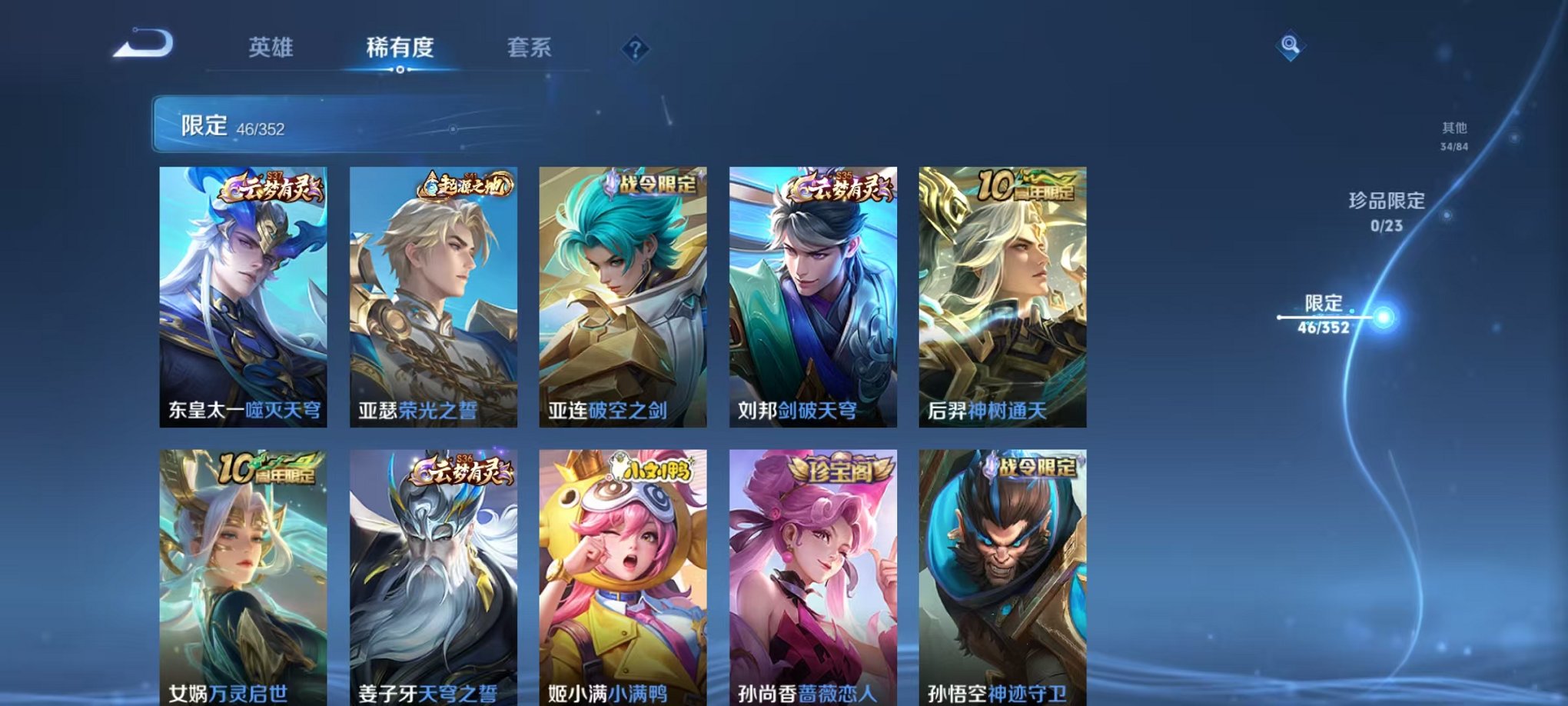This screenshot has height=706, width=1568.
Task: Switch to the 套系 tab
Action: [x=530, y=47]
